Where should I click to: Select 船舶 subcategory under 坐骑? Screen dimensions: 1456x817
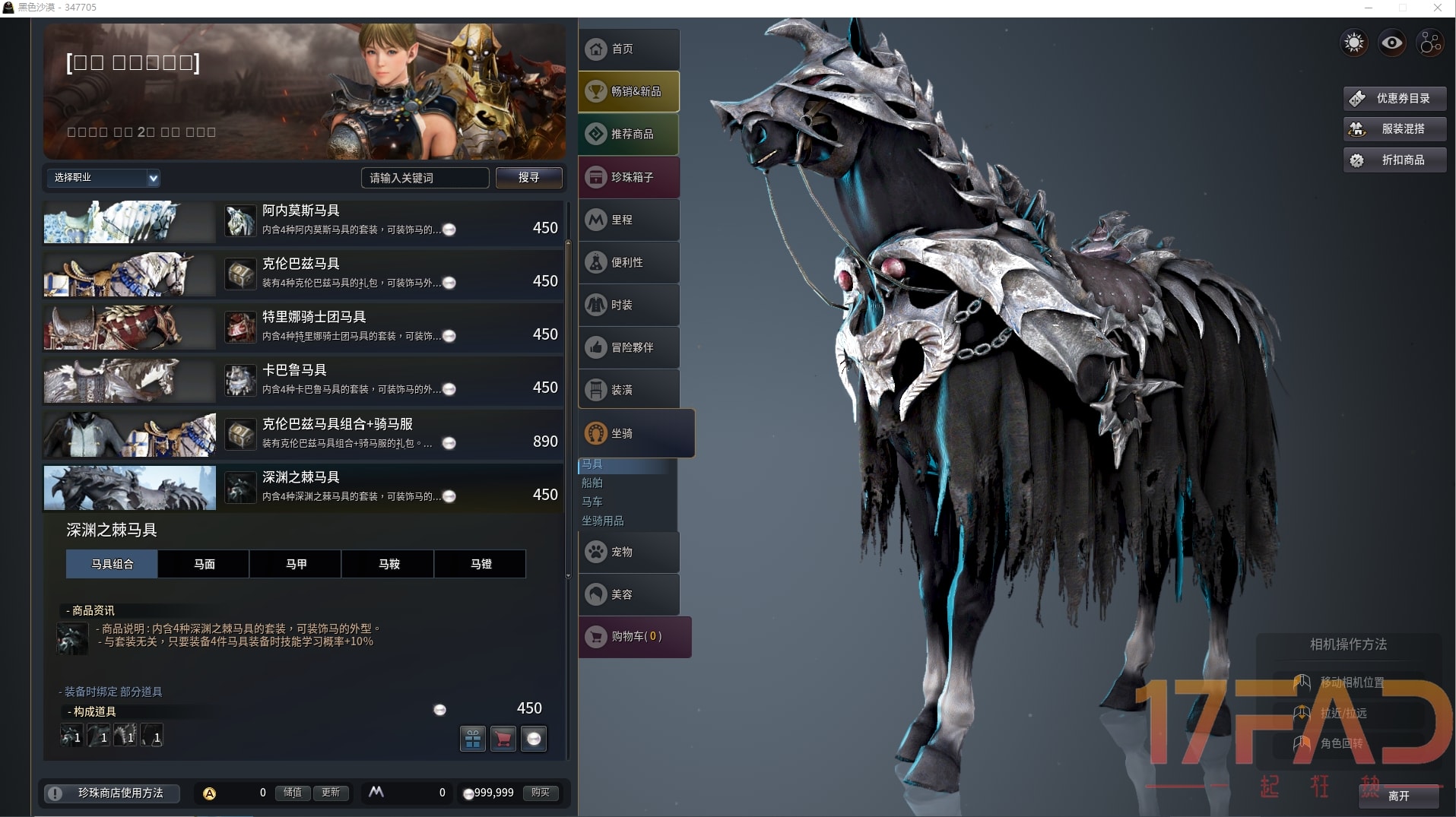592,483
